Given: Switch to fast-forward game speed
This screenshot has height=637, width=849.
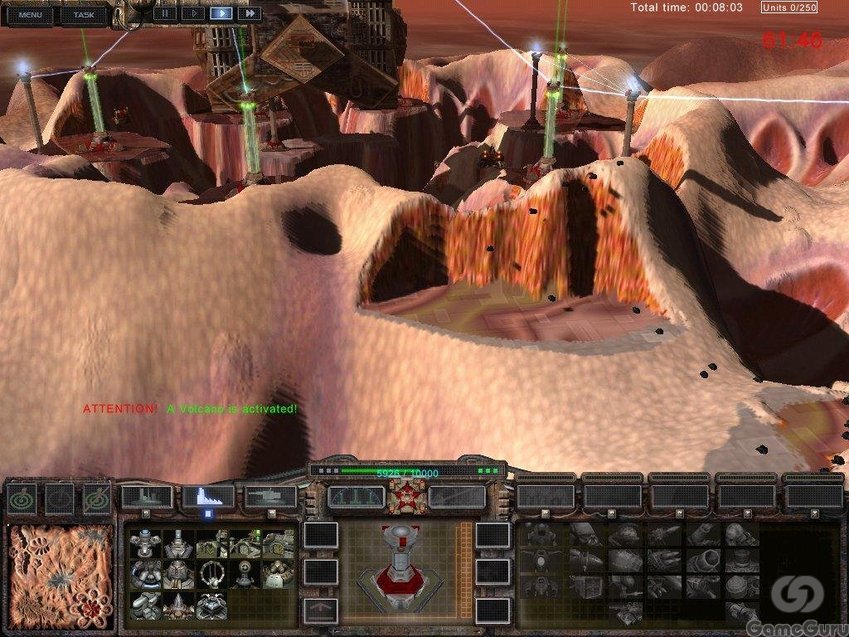Looking at the screenshot, I should (x=248, y=14).
